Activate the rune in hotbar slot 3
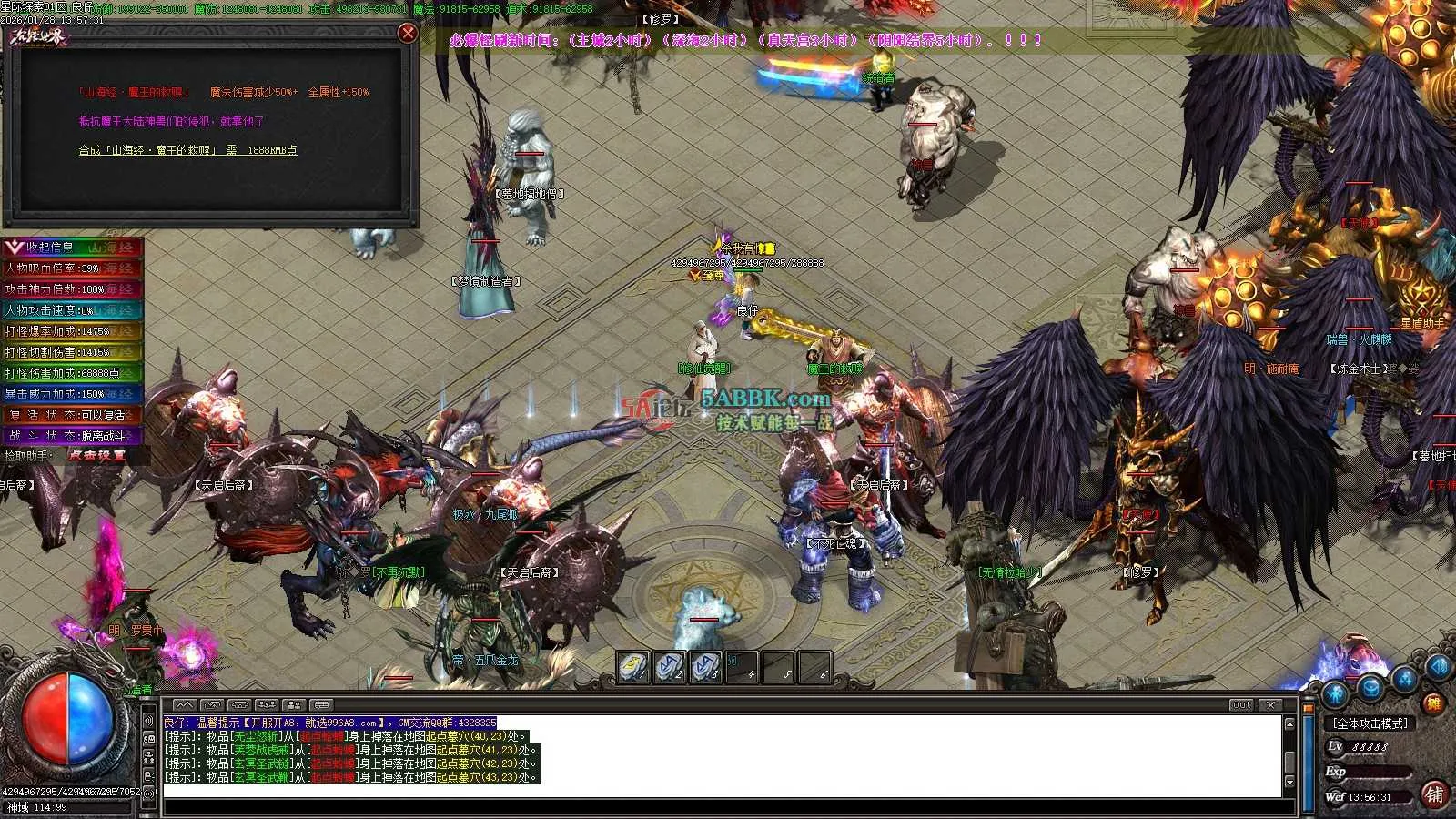 coord(705,667)
